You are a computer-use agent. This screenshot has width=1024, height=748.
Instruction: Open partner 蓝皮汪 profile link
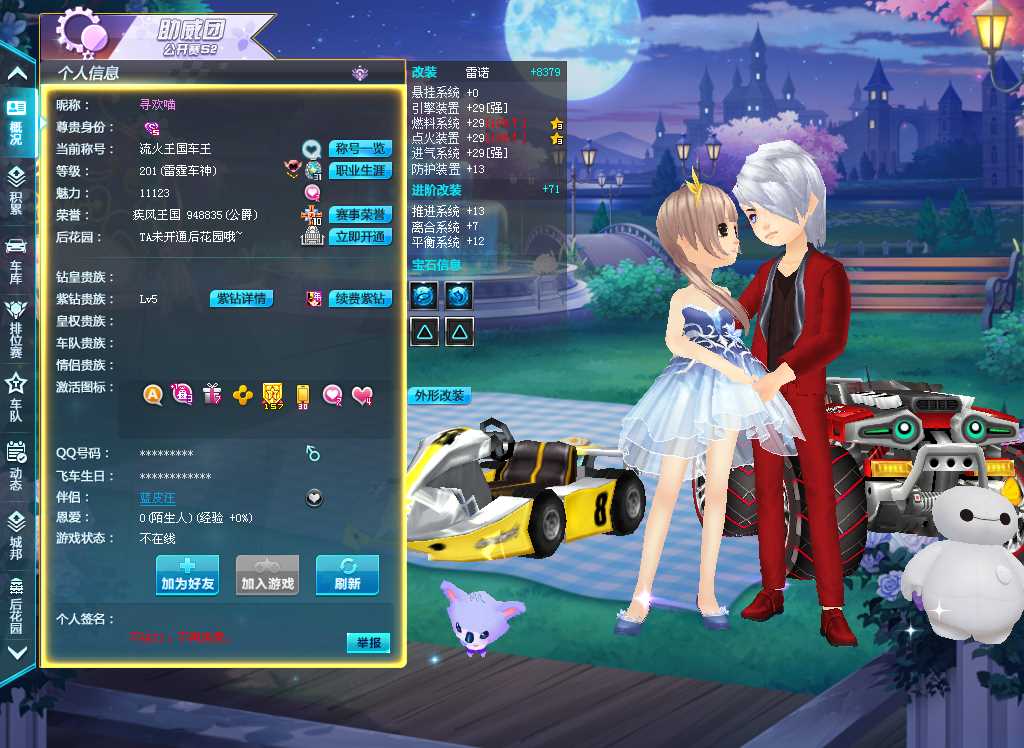[x=157, y=497]
